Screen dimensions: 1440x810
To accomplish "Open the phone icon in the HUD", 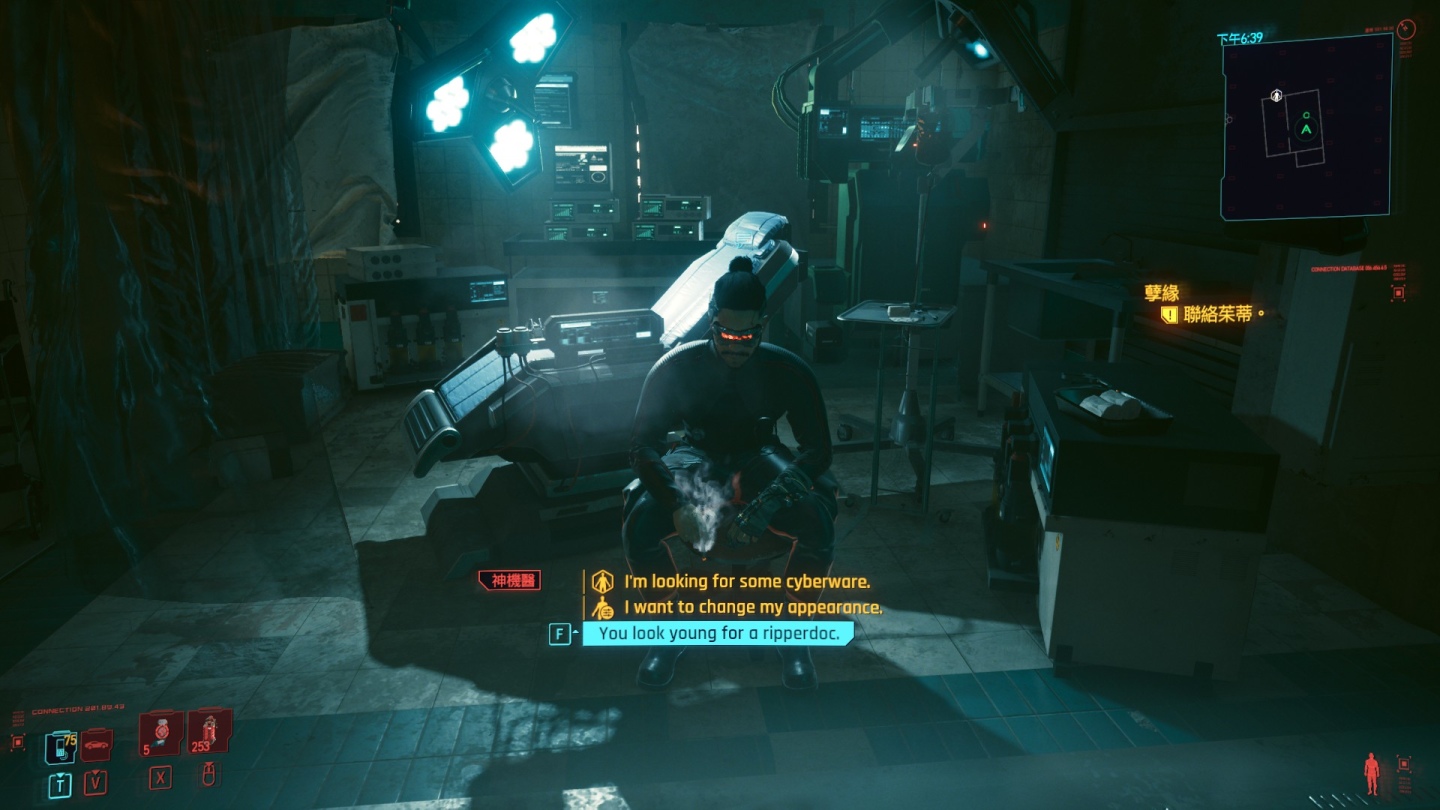I will tap(59, 747).
